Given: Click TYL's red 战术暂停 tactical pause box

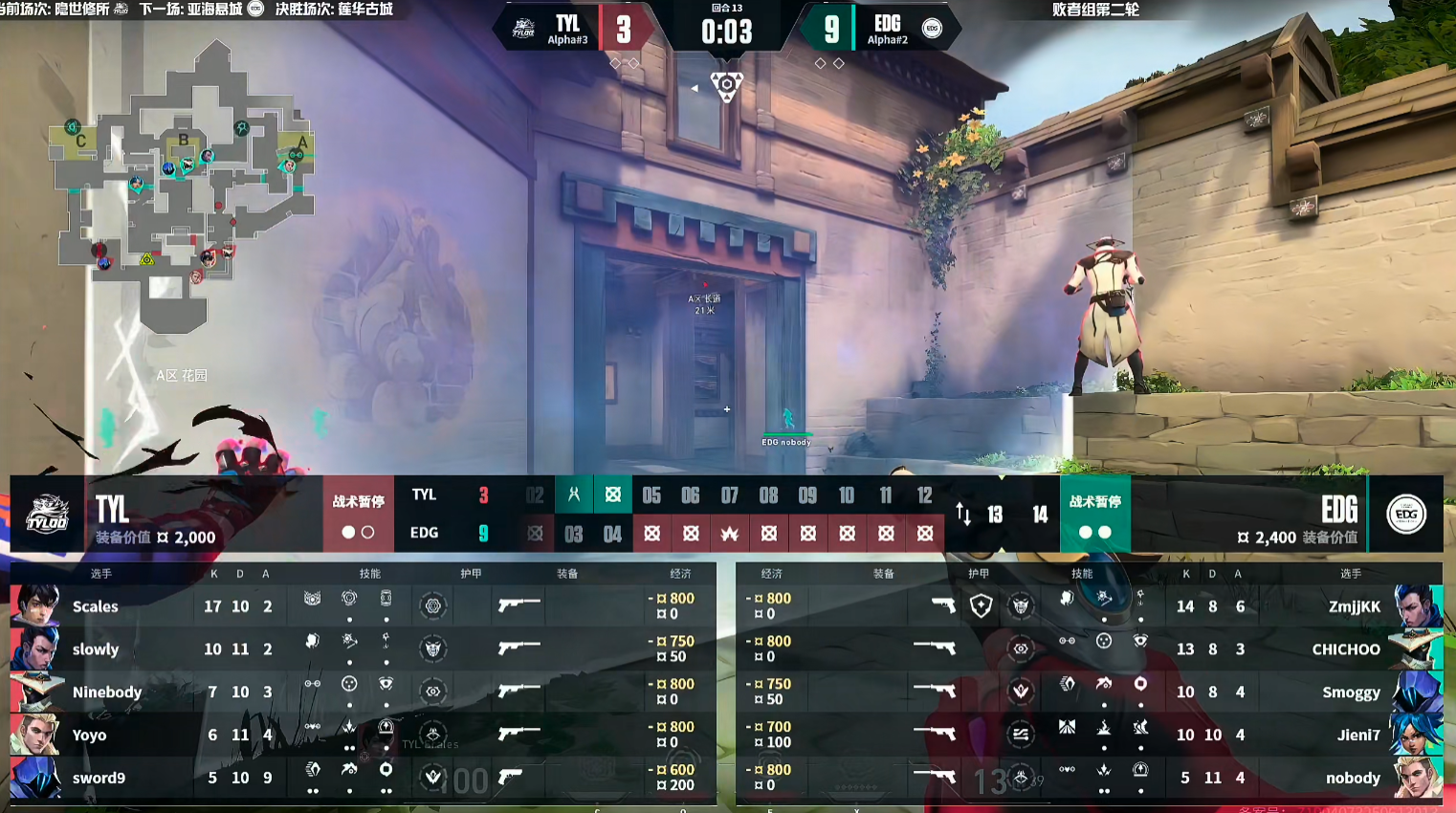Looking at the screenshot, I should (x=358, y=514).
